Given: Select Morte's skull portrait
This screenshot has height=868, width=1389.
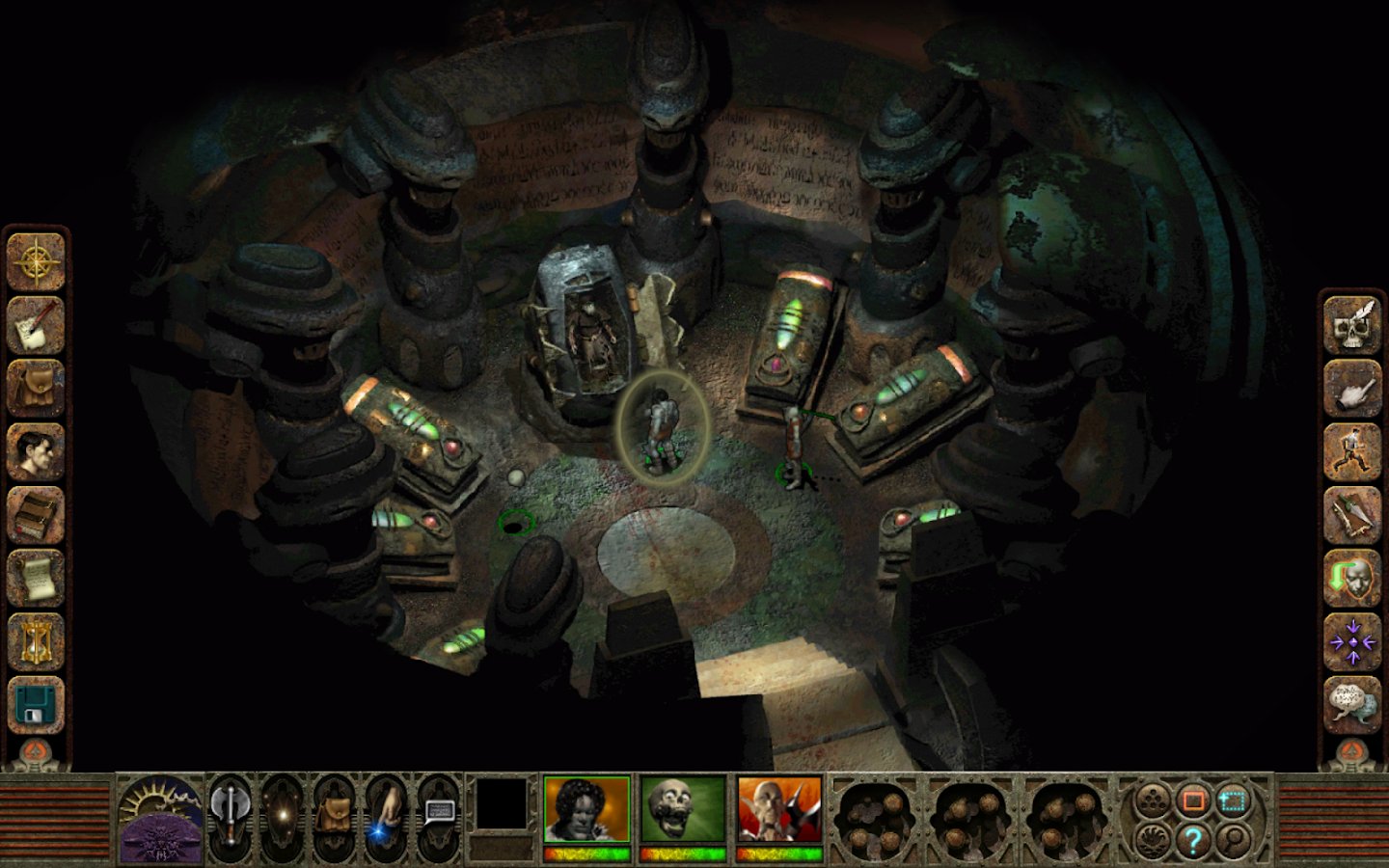Looking at the screenshot, I should tap(683, 809).
